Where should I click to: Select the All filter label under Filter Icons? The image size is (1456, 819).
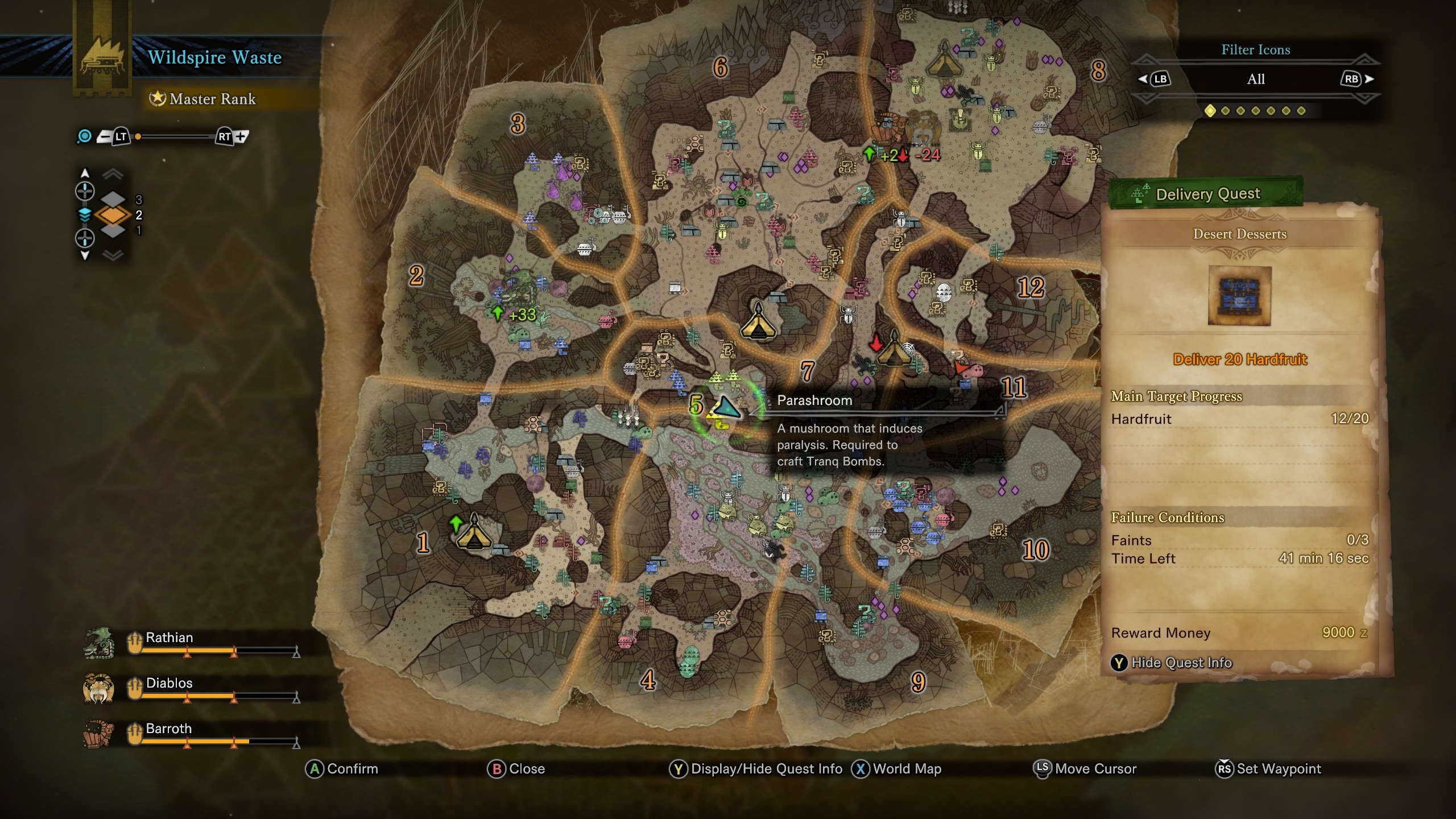coord(1256,80)
